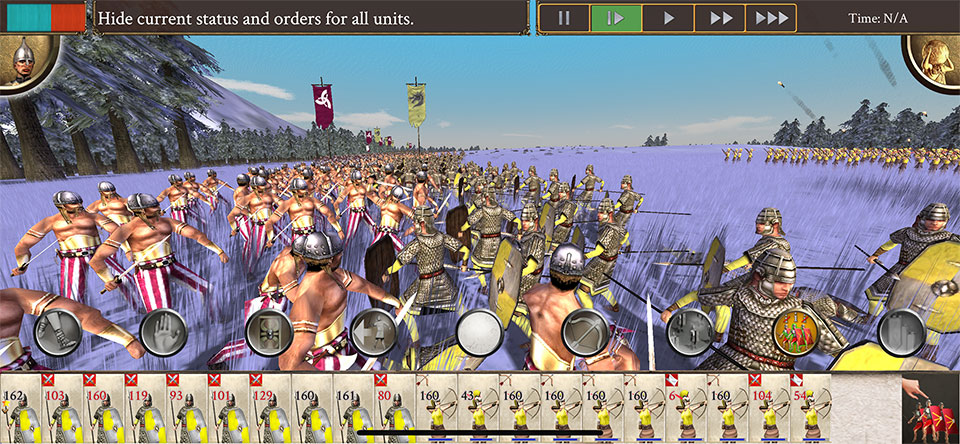This screenshot has width=960, height=444.
Task: Select the infantry unit card with 80 men
Action: [395, 408]
